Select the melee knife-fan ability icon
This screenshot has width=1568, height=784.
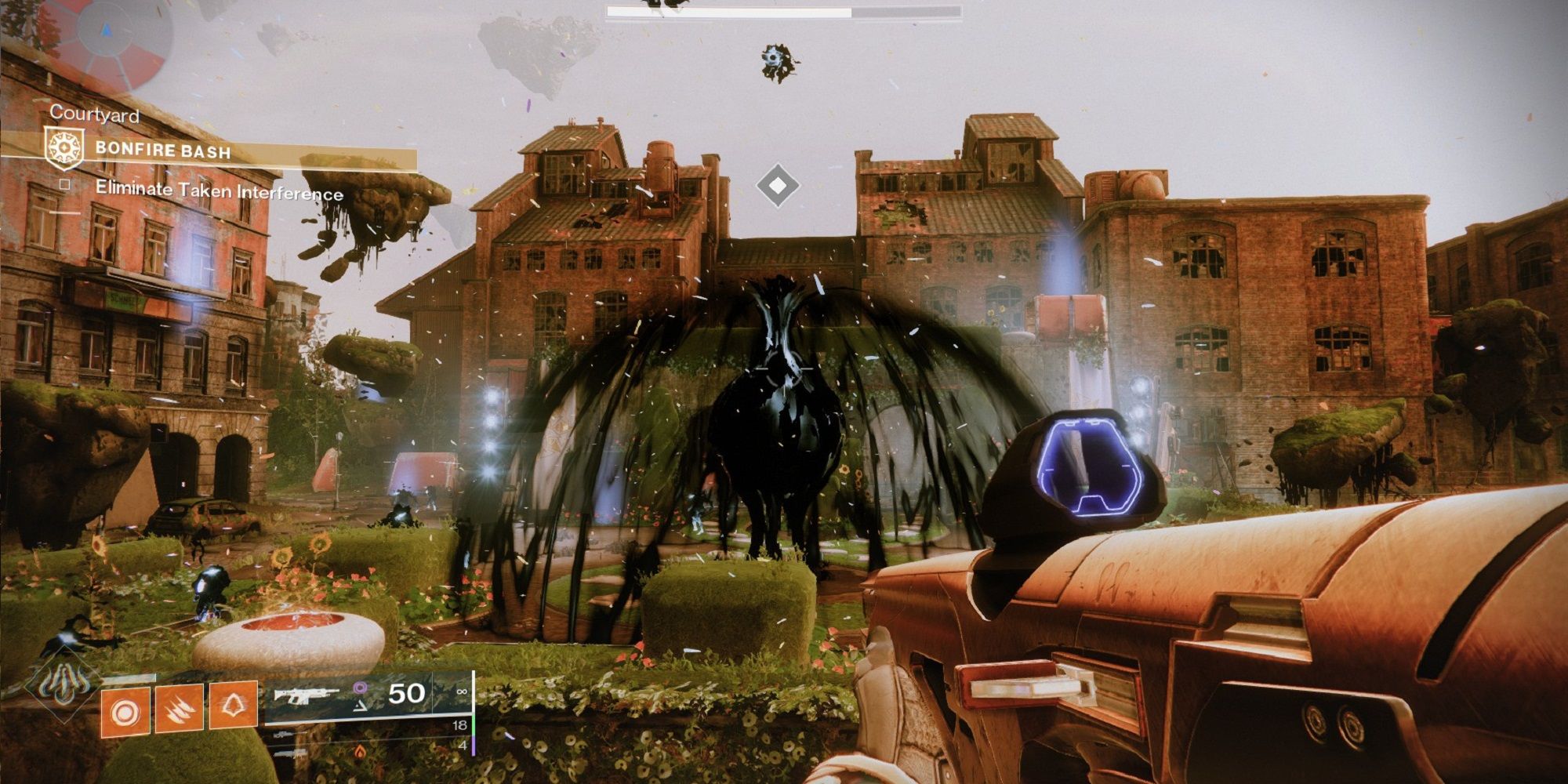179,709
